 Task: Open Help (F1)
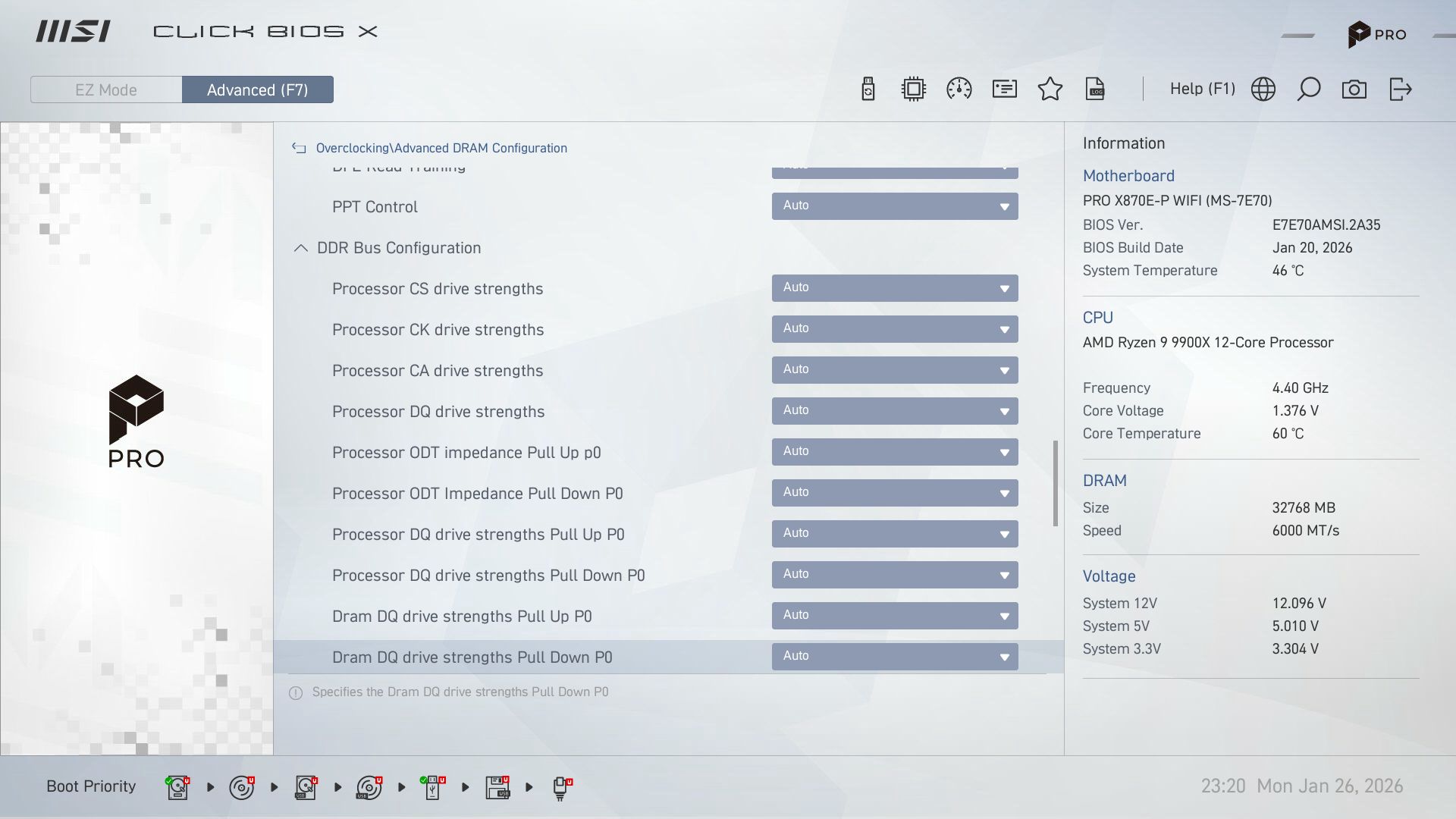tap(1201, 89)
